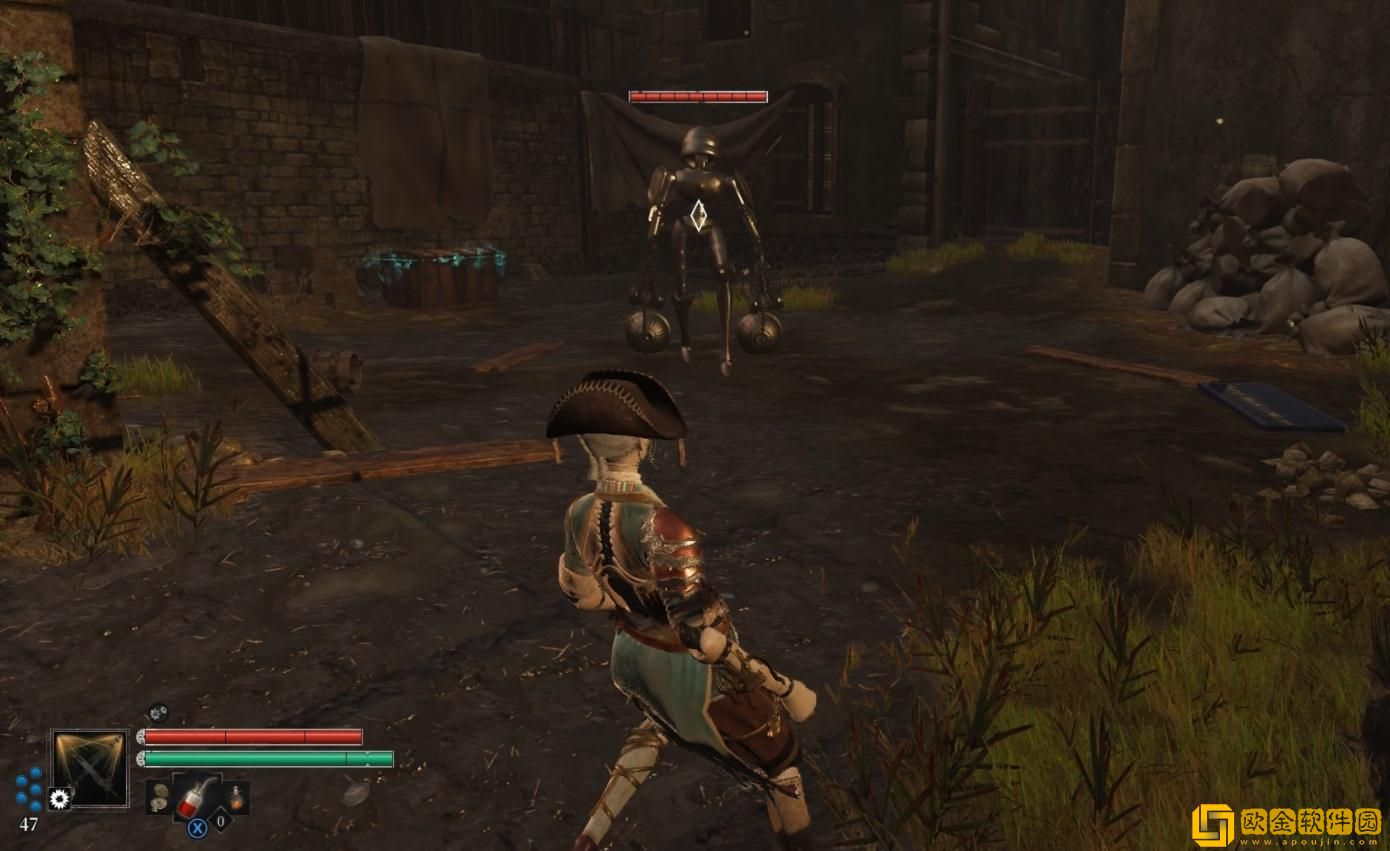
Task: Click the small gears status icon
Action: click(158, 713)
